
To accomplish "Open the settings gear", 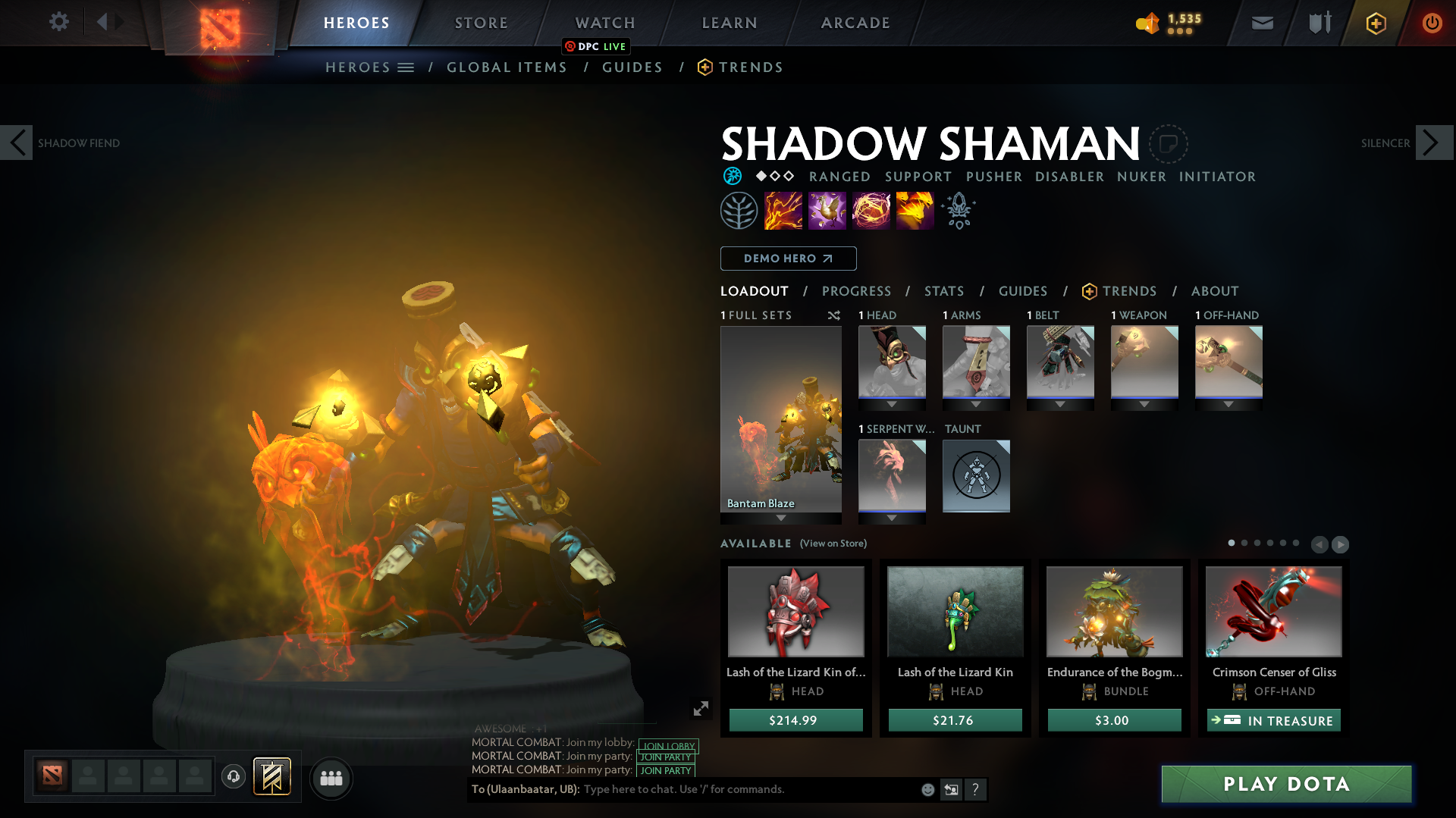I will coord(59,22).
